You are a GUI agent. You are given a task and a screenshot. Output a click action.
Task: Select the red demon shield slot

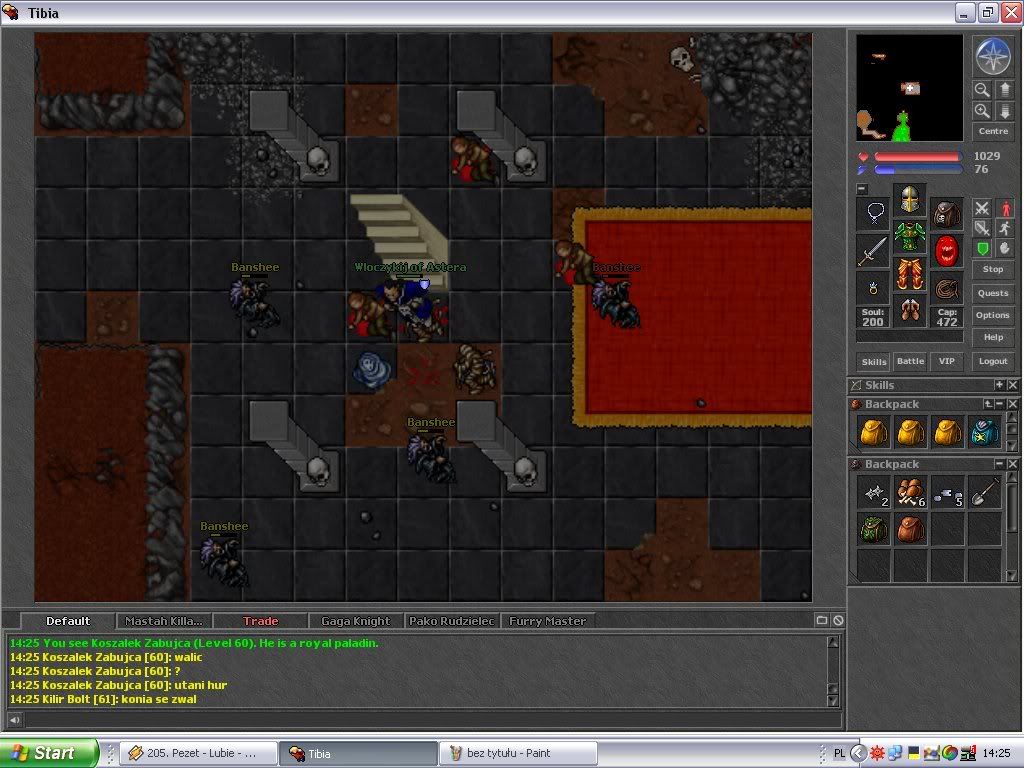point(946,250)
